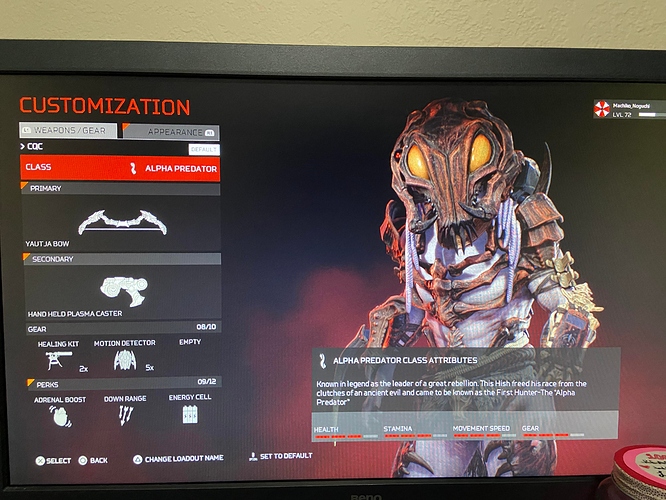
Task: Select the Hand Held Plasma Caster slot
Action: click(120, 291)
